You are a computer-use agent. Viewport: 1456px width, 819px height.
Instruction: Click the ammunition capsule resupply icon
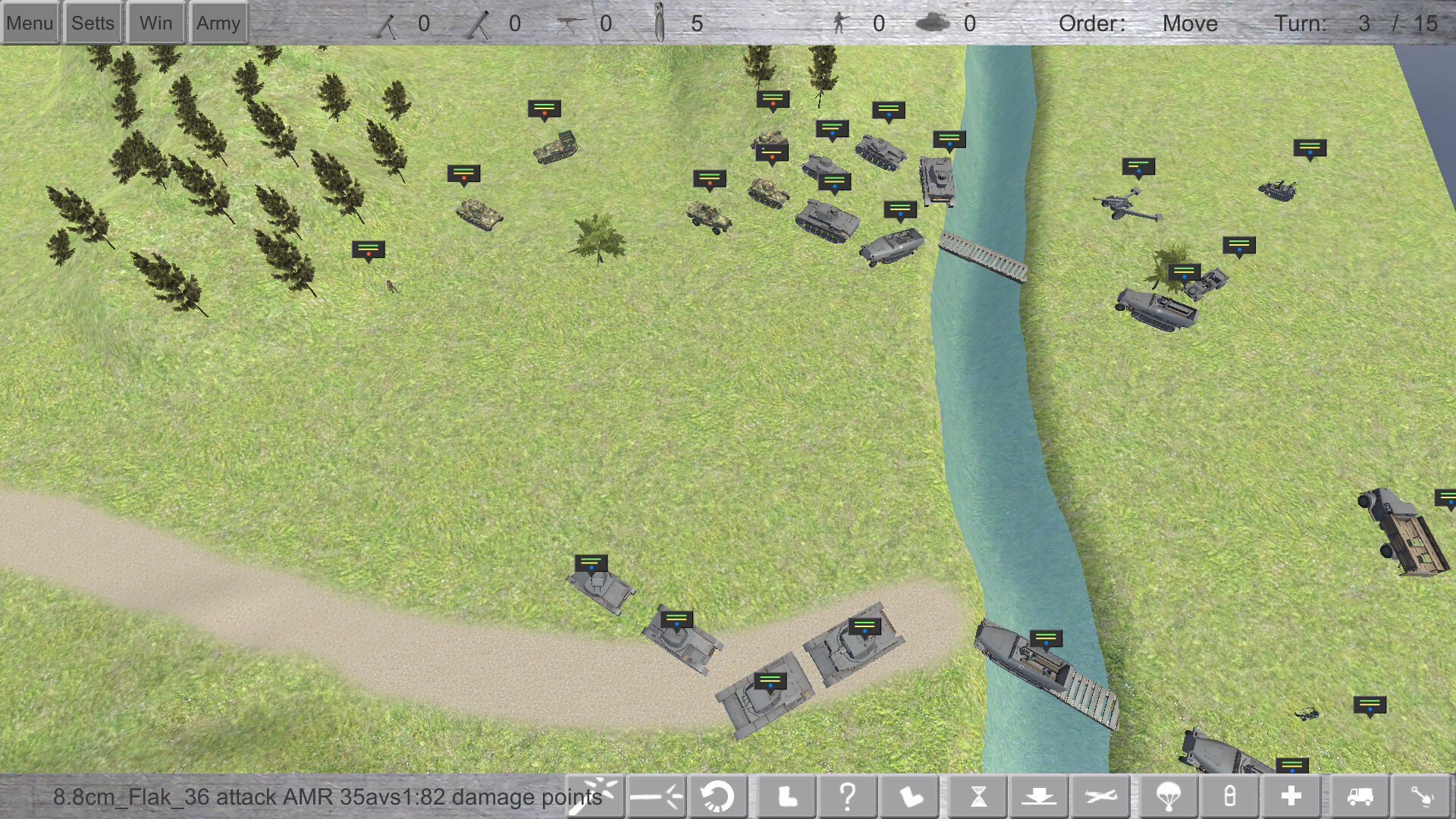[x=1229, y=796]
